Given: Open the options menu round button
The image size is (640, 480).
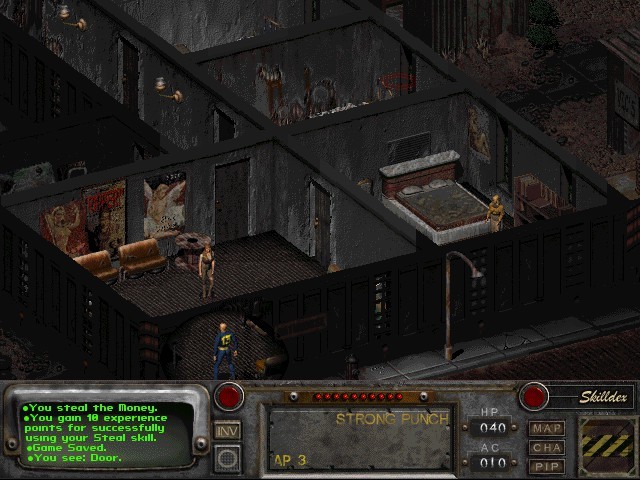Looking at the screenshot, I should (x=227, y=458).
